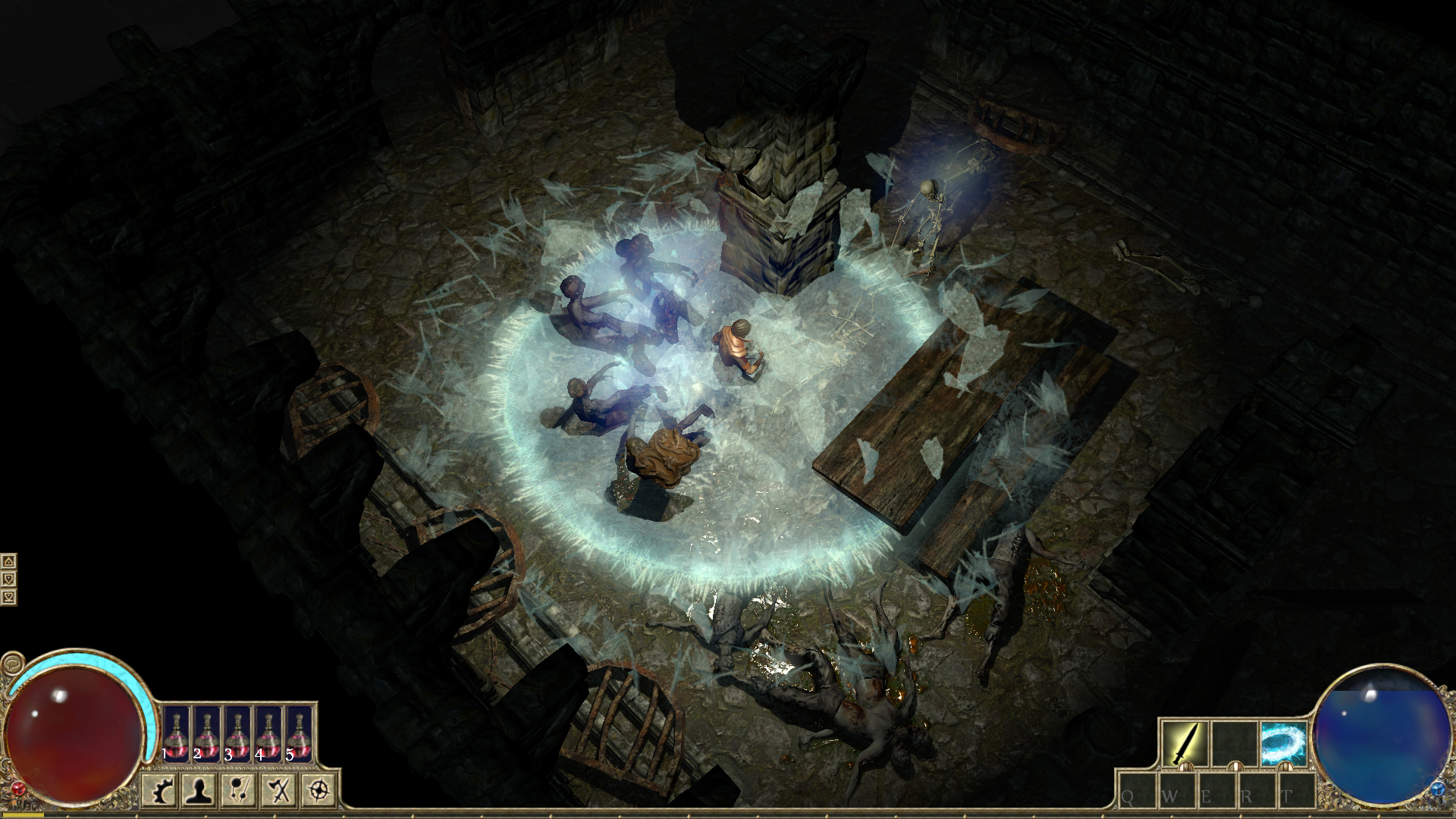Open chat with the speech bubble icon
Screen dimensions: 1456x819
click(x=12, y=663)
